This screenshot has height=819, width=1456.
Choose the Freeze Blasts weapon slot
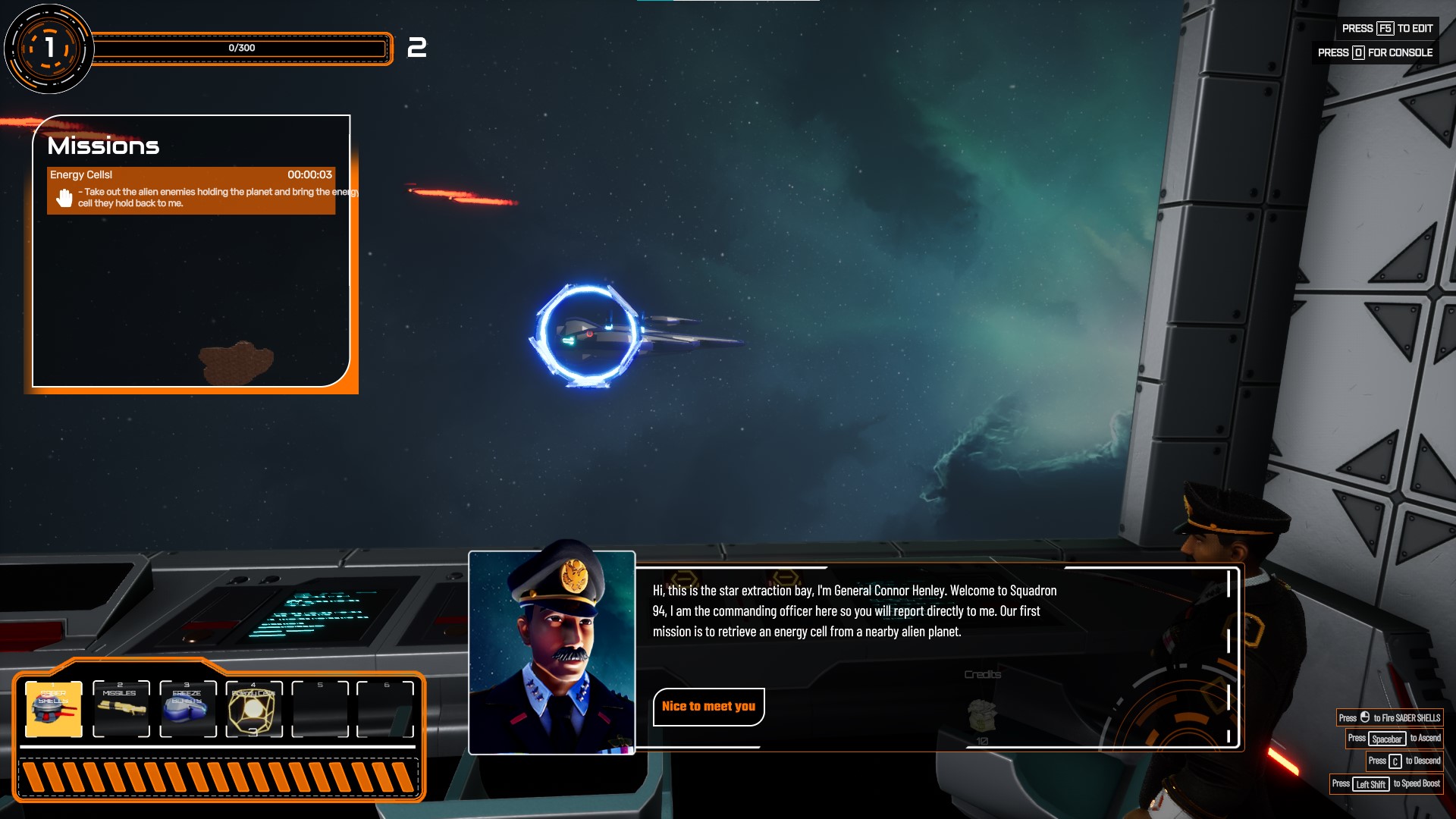pyautogui.click(x=187, y=710)
